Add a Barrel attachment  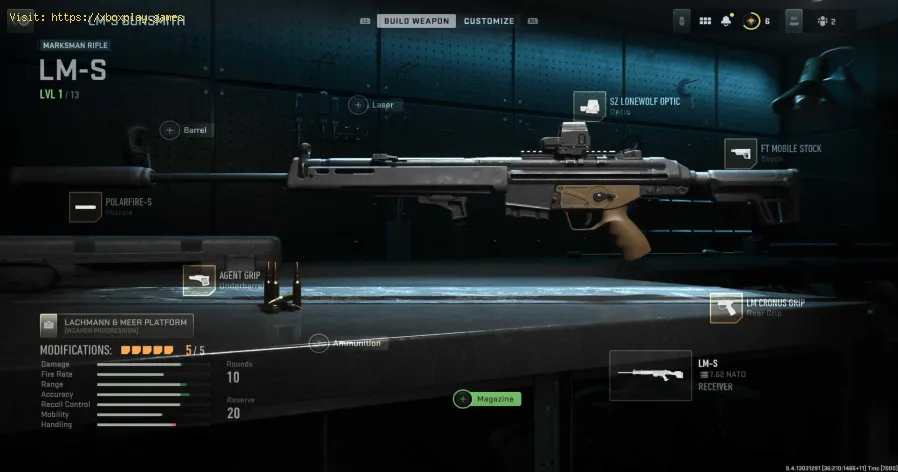click(x=170, y=130)
